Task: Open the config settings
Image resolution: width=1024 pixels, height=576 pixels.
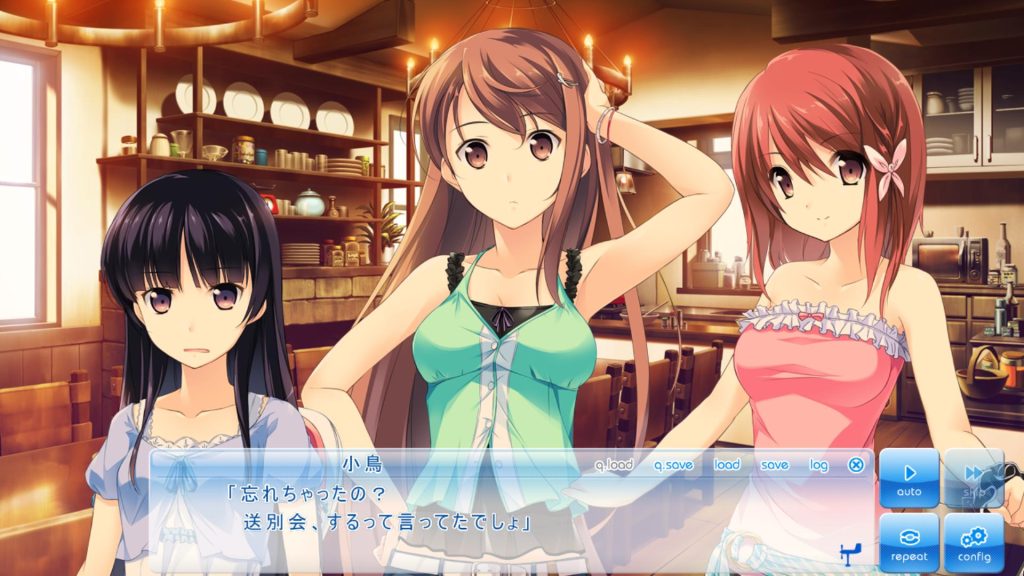Action: pyautogui.click(x=973, y=542)
